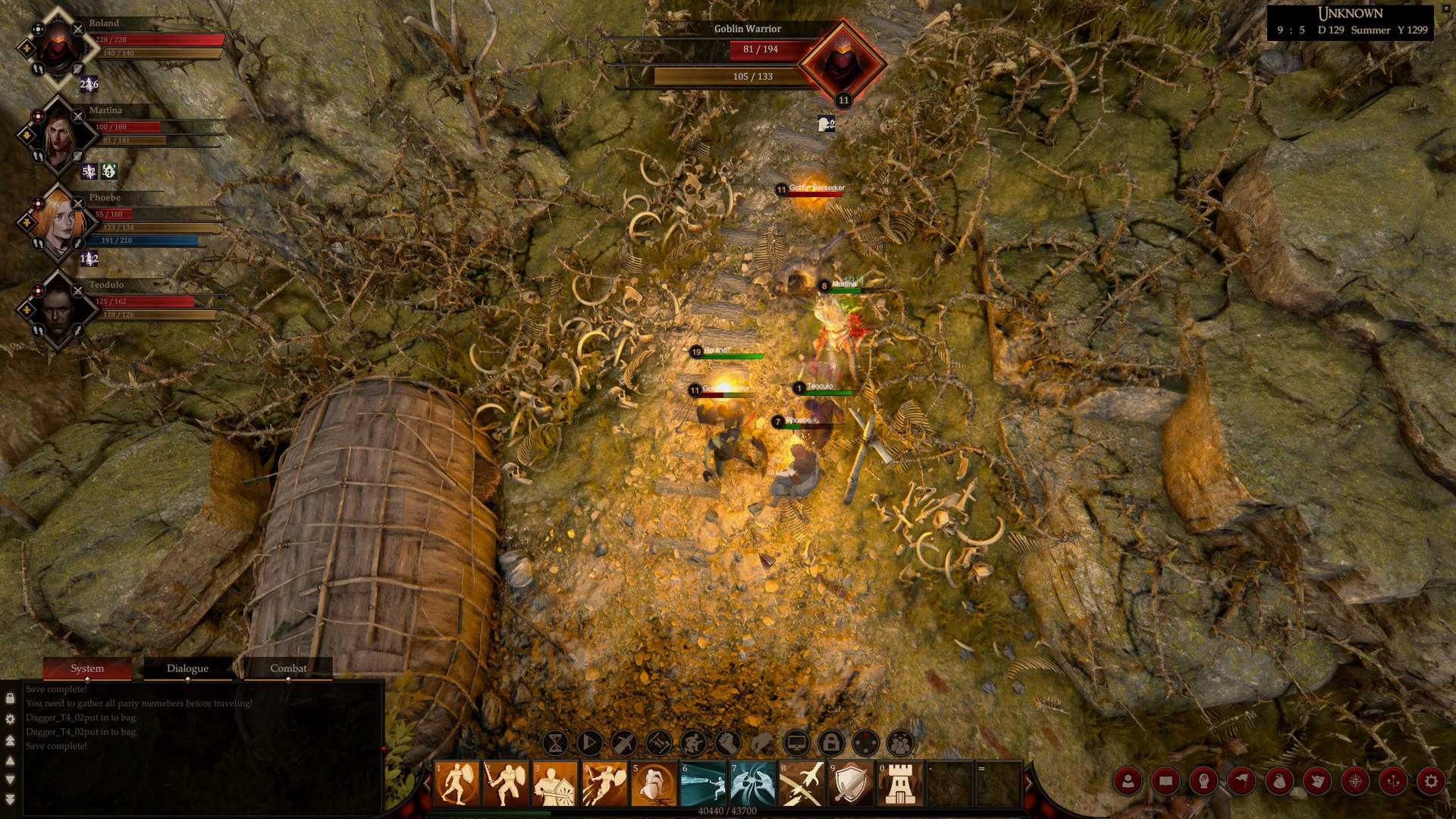Viewport: 1456px width, 819px height.
Task: Click the quest flag icon
Action: pyautogui.click(x=1241, y=783)
